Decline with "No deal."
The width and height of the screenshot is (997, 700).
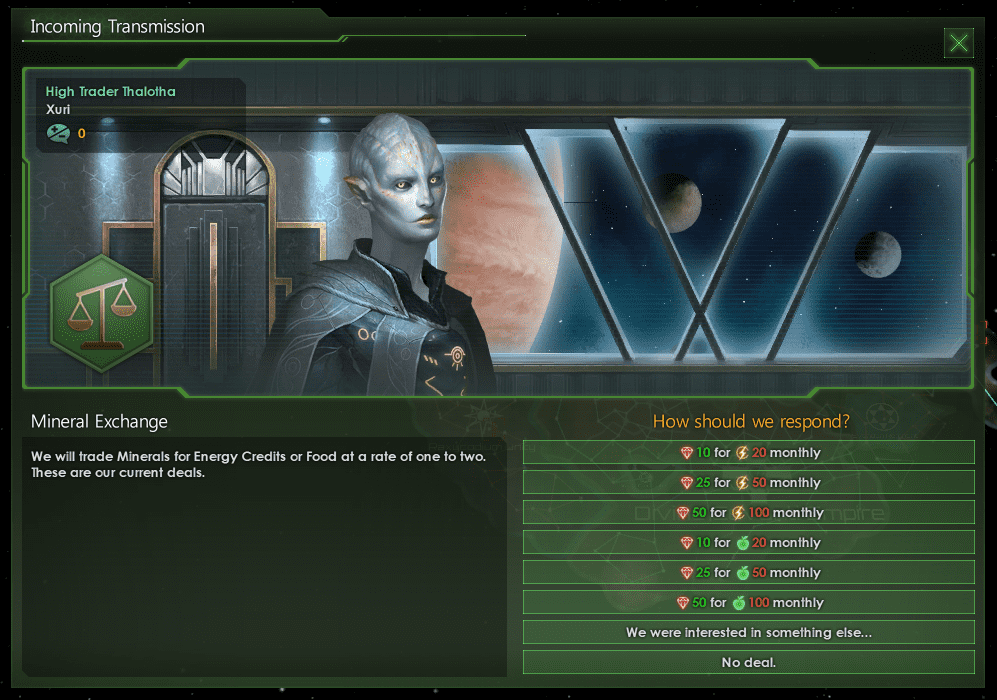(748, 663)
